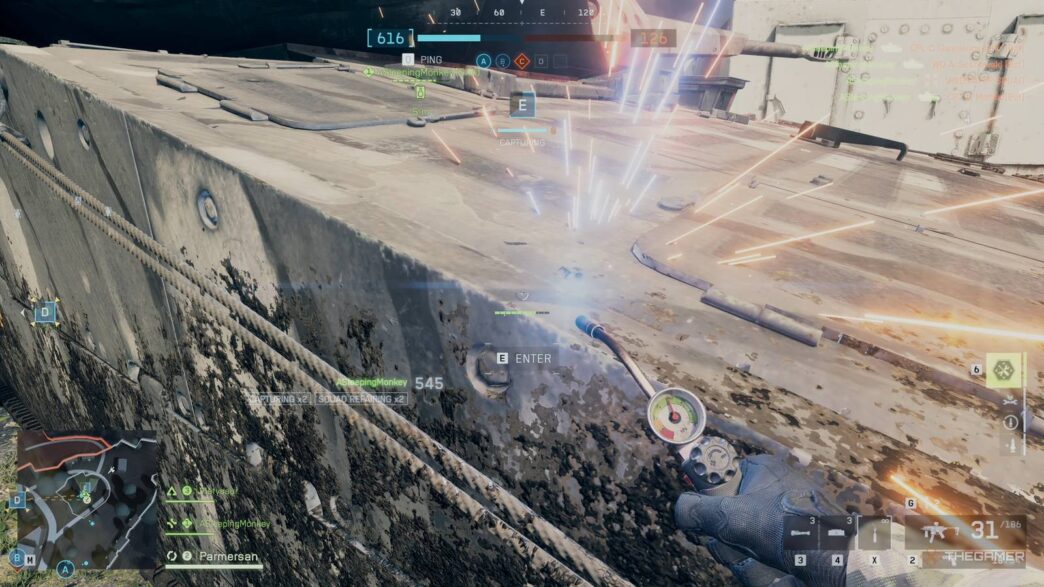Screen dimensions: 1044x587
Task: Select the objective E capture marker
Action: (522, 105)
